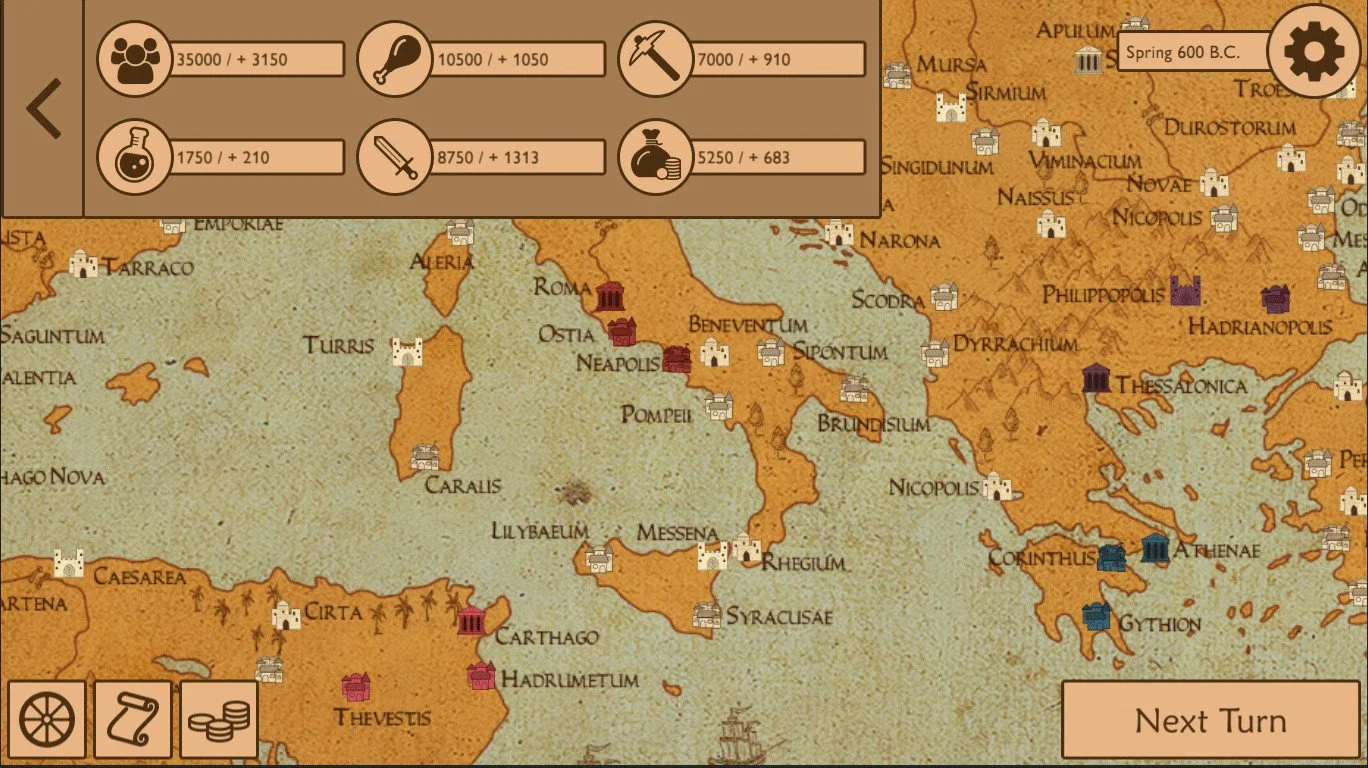Select the food drumstick icon

click(x=397, y=59)
